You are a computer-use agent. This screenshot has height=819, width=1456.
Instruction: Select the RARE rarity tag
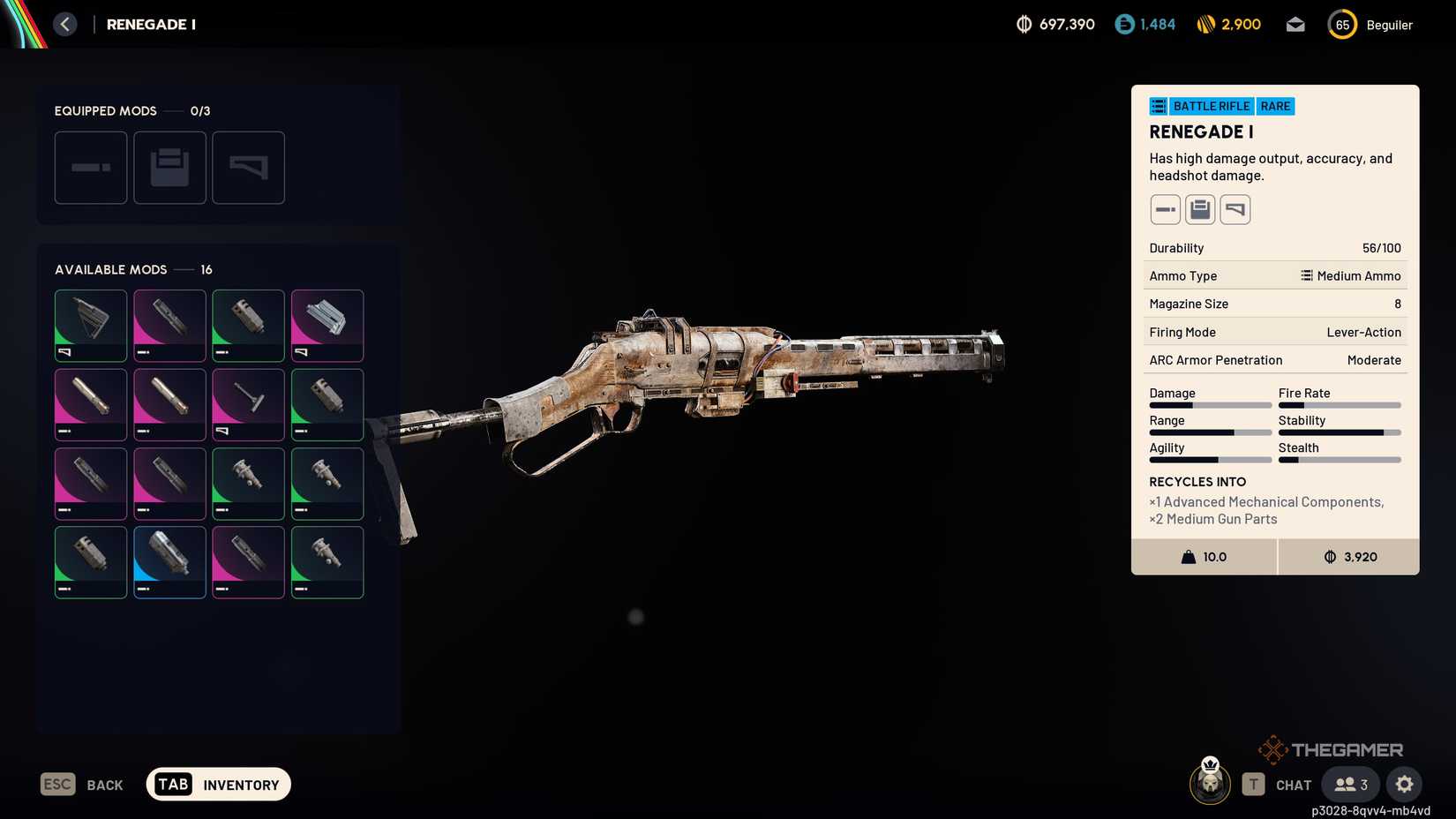[1274, 106]
